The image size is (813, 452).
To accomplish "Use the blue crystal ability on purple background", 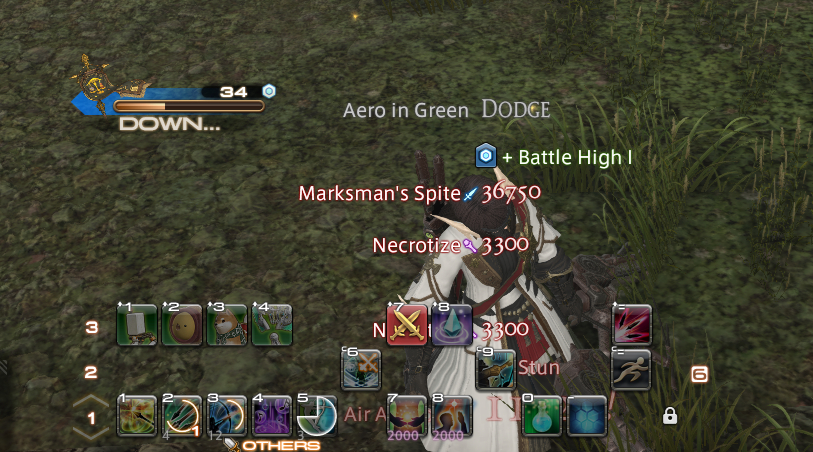I will pos(452,325).
